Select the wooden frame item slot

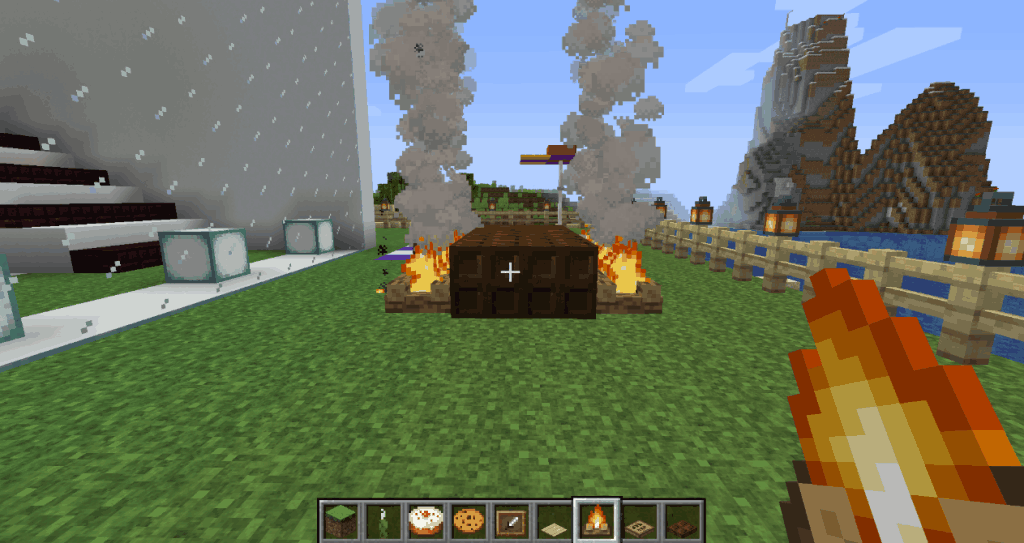[510, 520]
